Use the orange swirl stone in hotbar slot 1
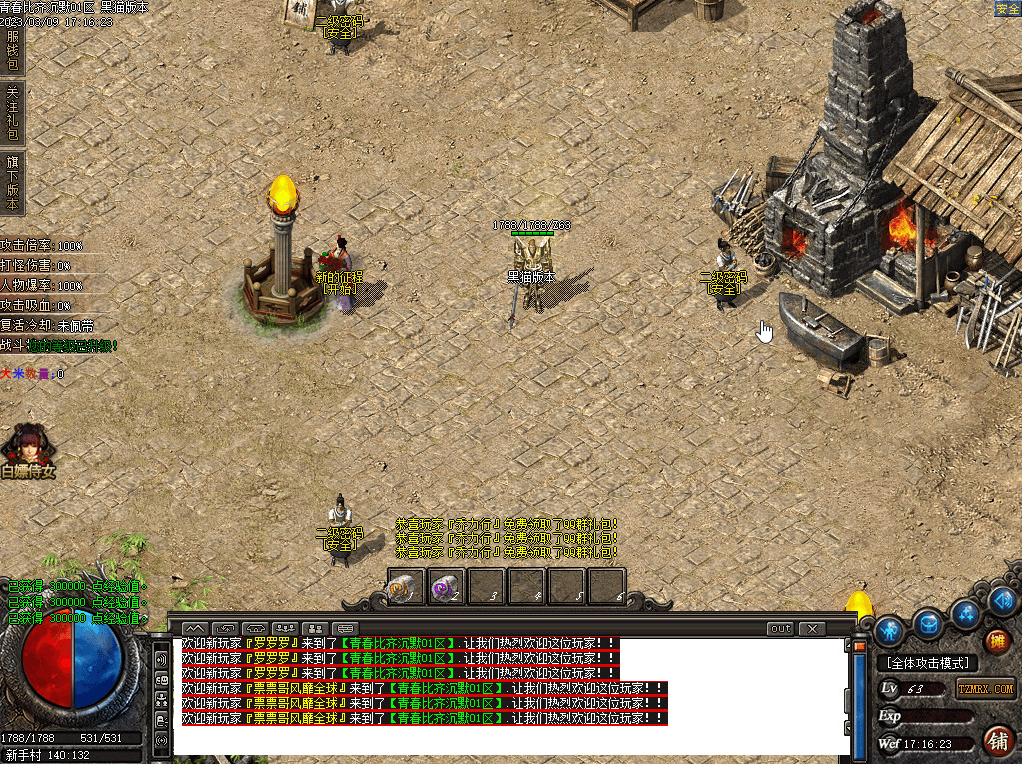 pyautogui.click(x=406, y=587)
